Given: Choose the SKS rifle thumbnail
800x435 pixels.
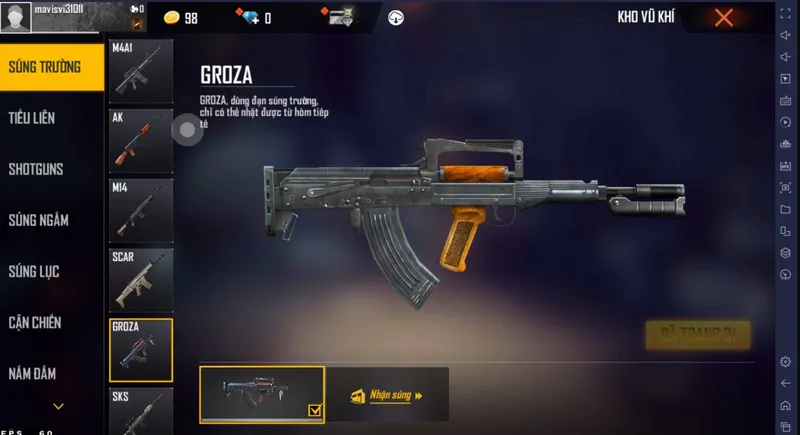Looking at the screenshot, I should 140,411.
